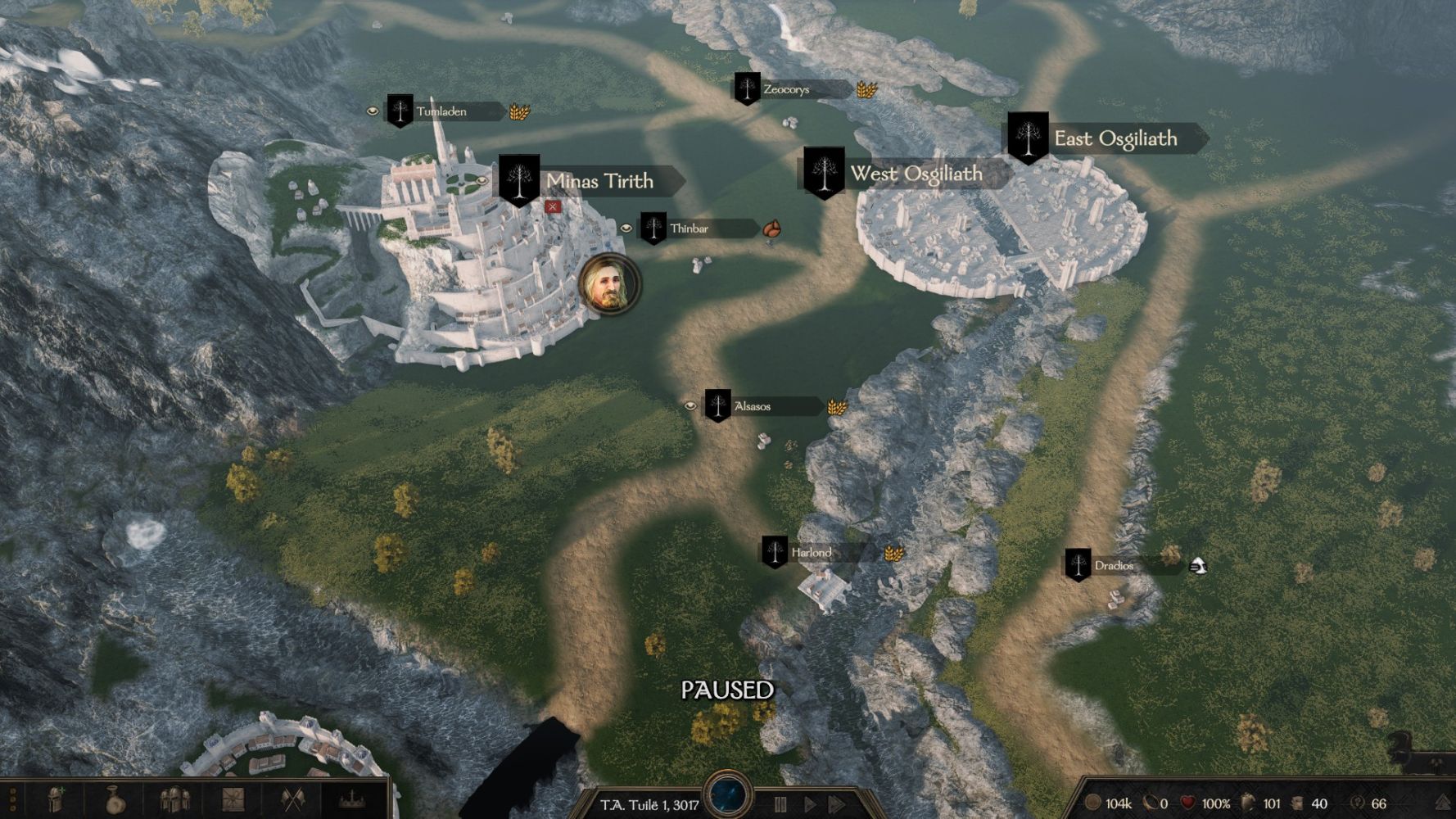Resume time with the play button
Image resolution: width=1456 pixels, height=819 pixels.
pyautogui.click(x=810, y=804)
